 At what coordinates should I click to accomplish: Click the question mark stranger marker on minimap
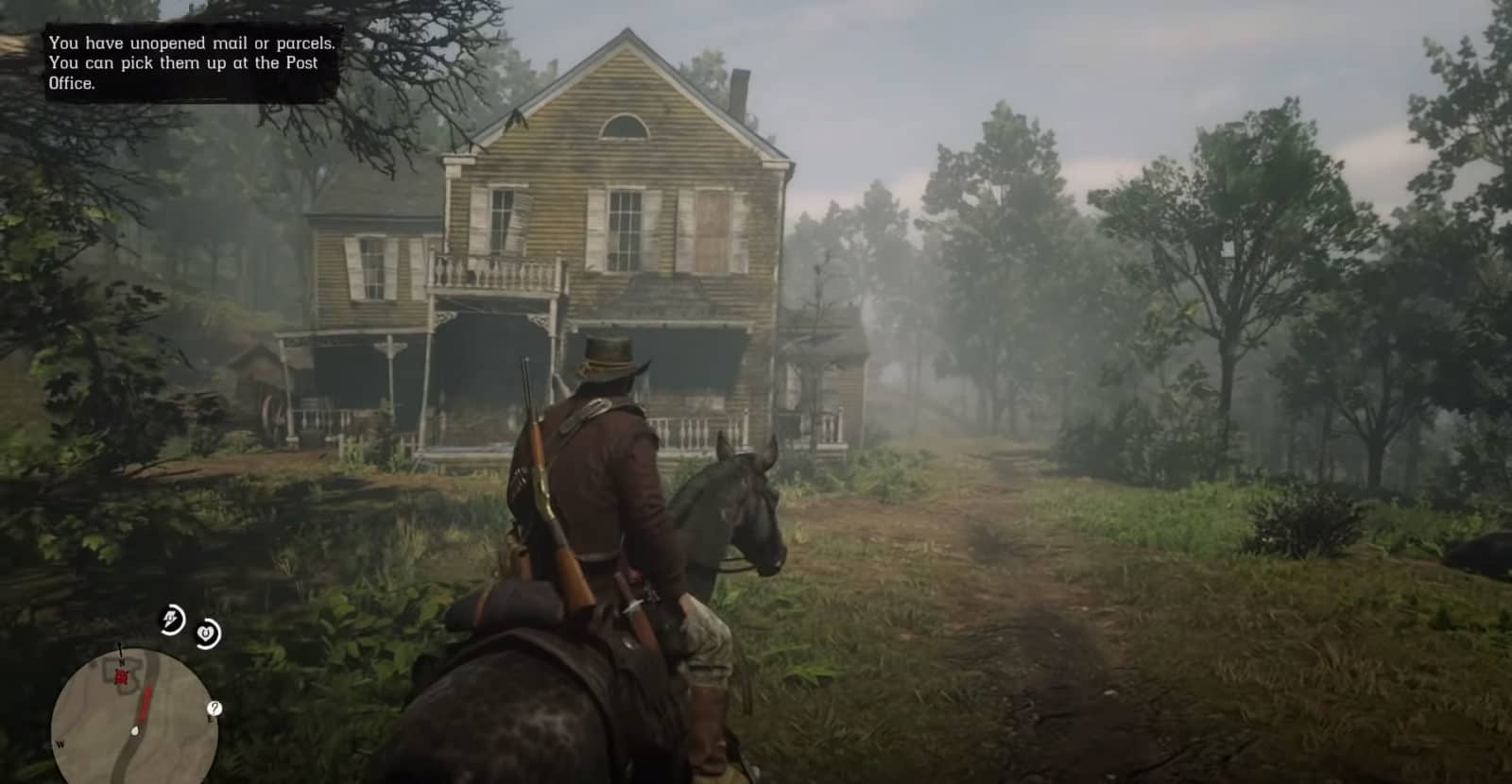tap(215, 708)
